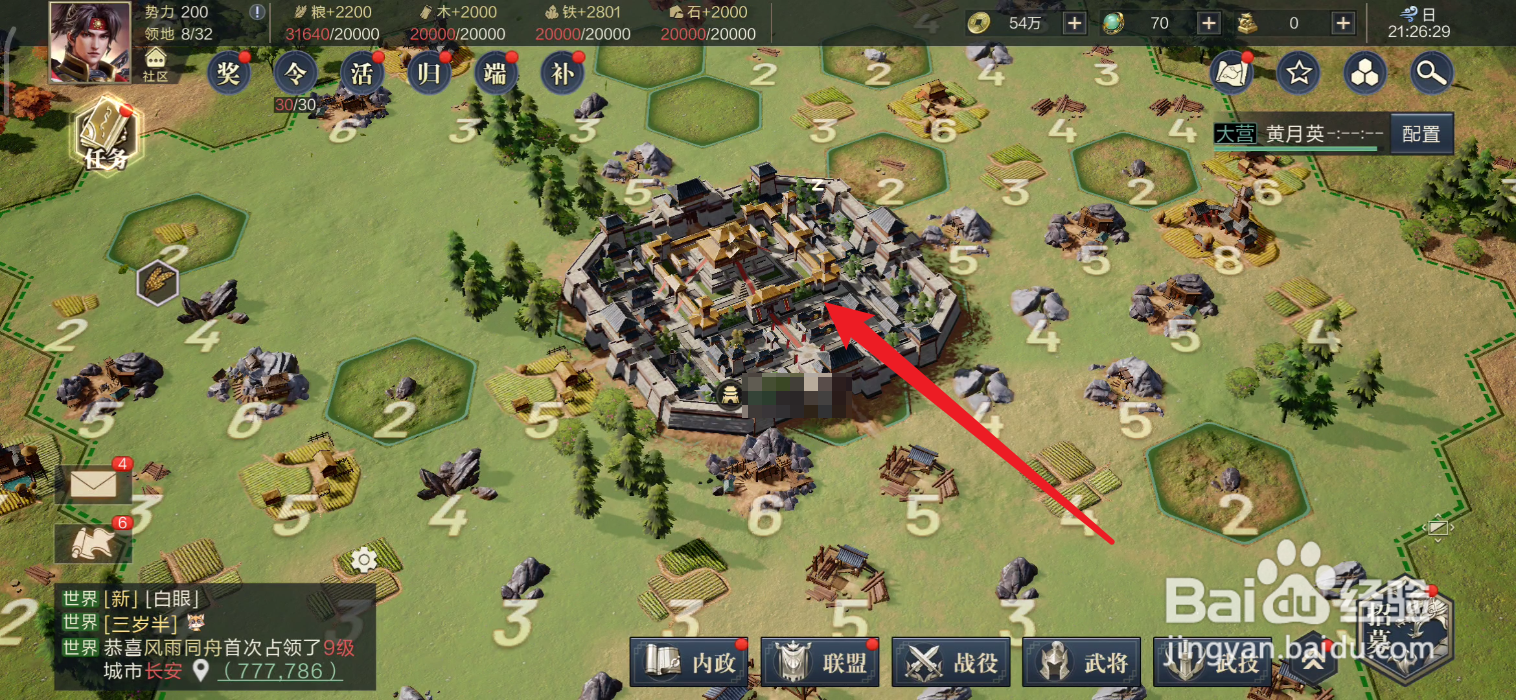Open the 活 activities icon
The width and height of the screenshot is (1516, 700).
coord(362,73)
